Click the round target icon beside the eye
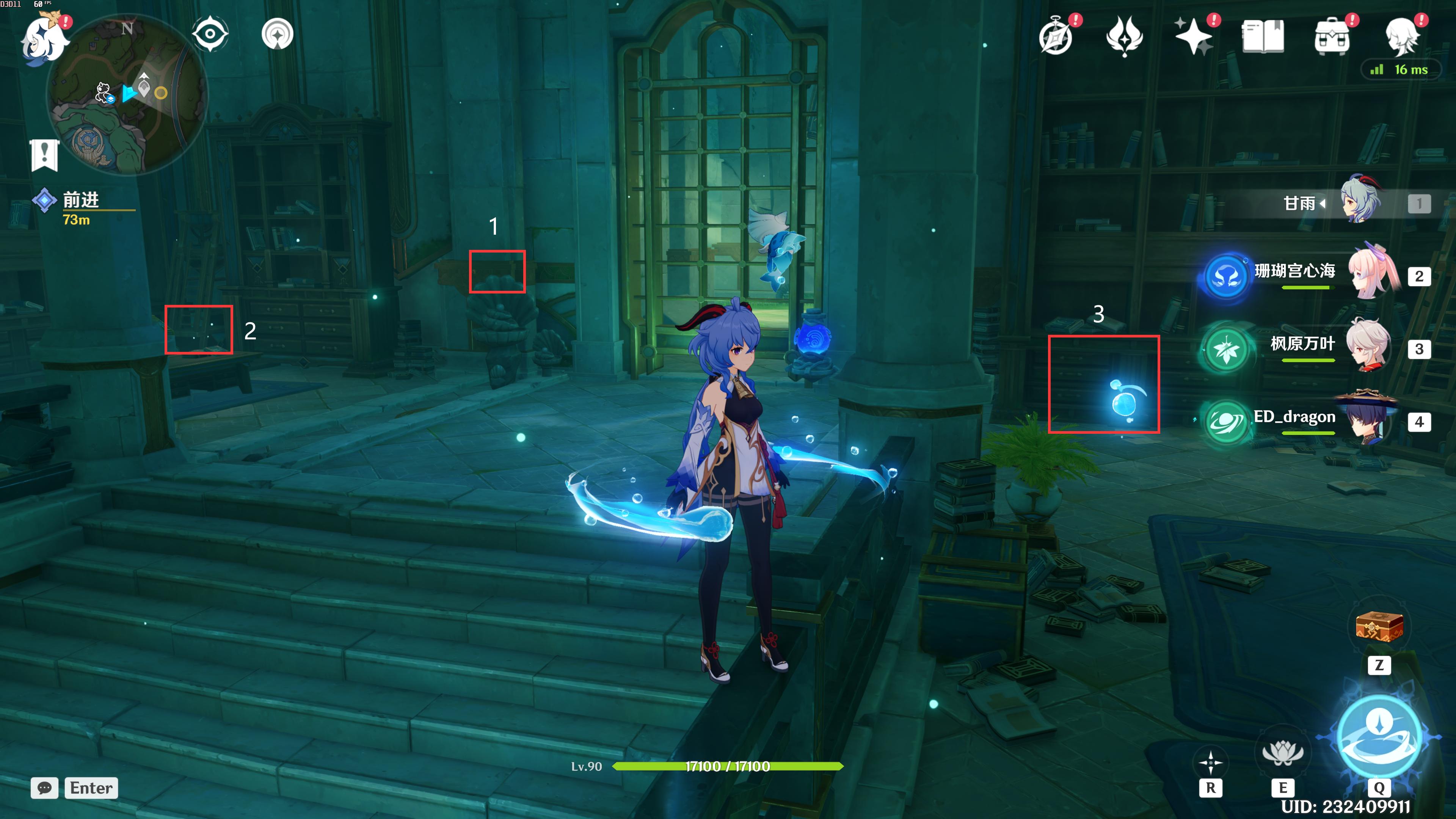The image size is (1456, 819). coord(278,34)
